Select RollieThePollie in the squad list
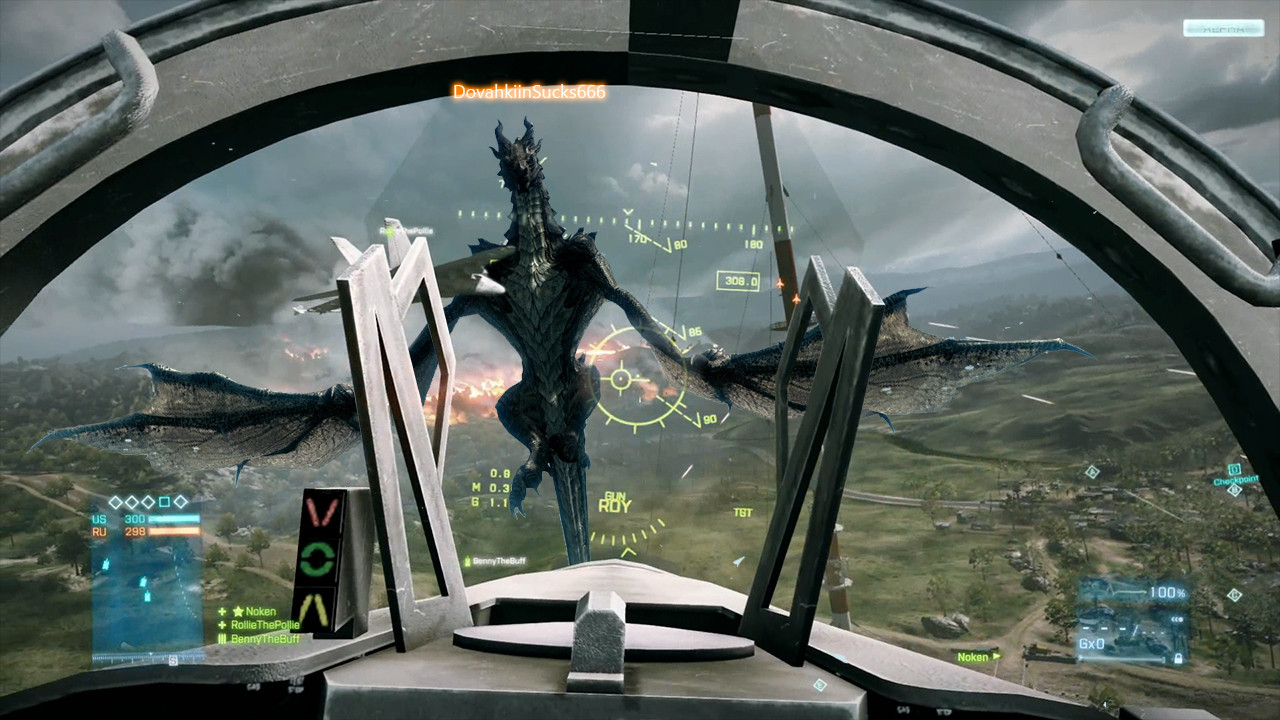The width and height of the screenshot is (1280, 720). click(x=264, y=625)
